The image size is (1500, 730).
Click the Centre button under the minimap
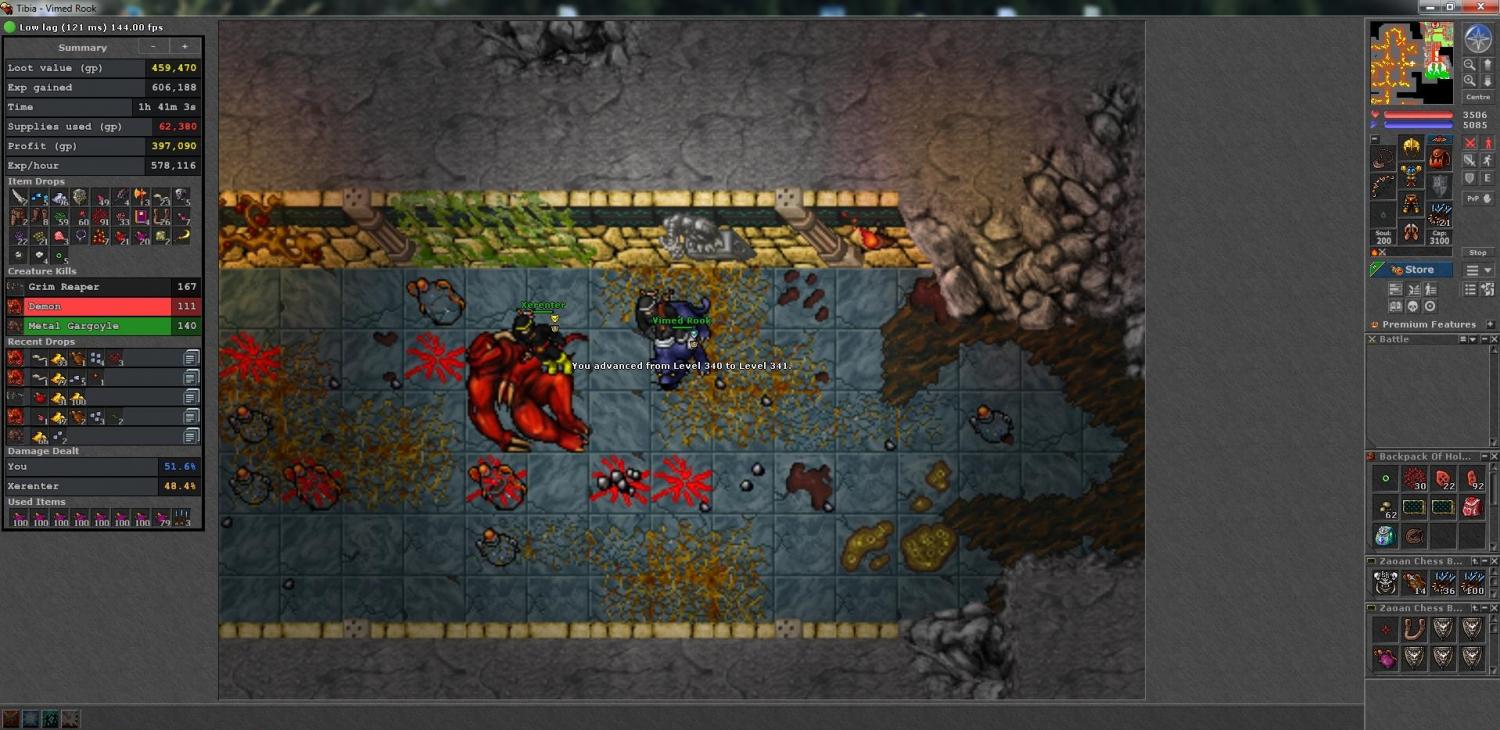(x=1477, y=97)
